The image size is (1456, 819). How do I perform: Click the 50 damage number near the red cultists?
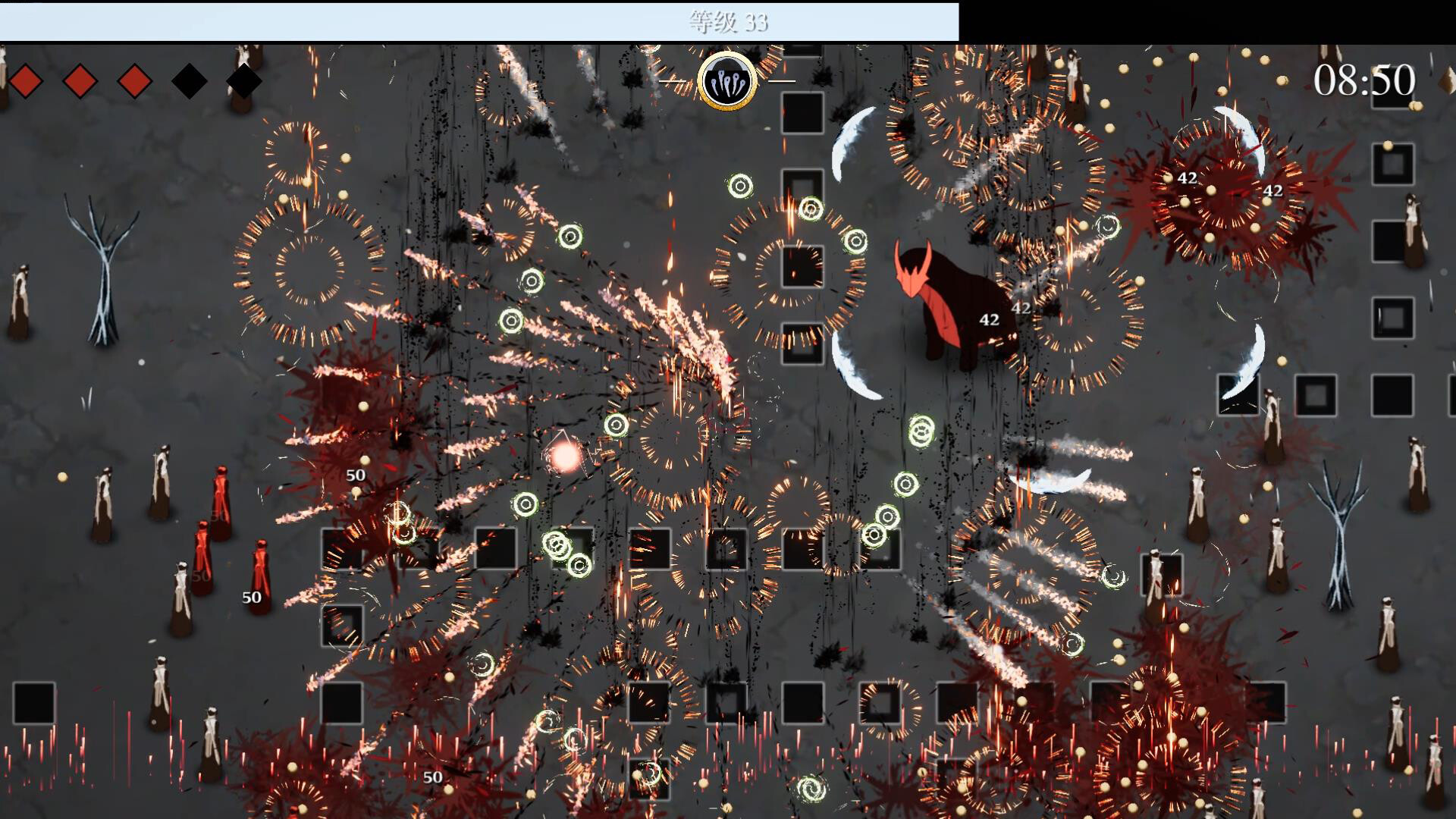click(x=250, y=598)
